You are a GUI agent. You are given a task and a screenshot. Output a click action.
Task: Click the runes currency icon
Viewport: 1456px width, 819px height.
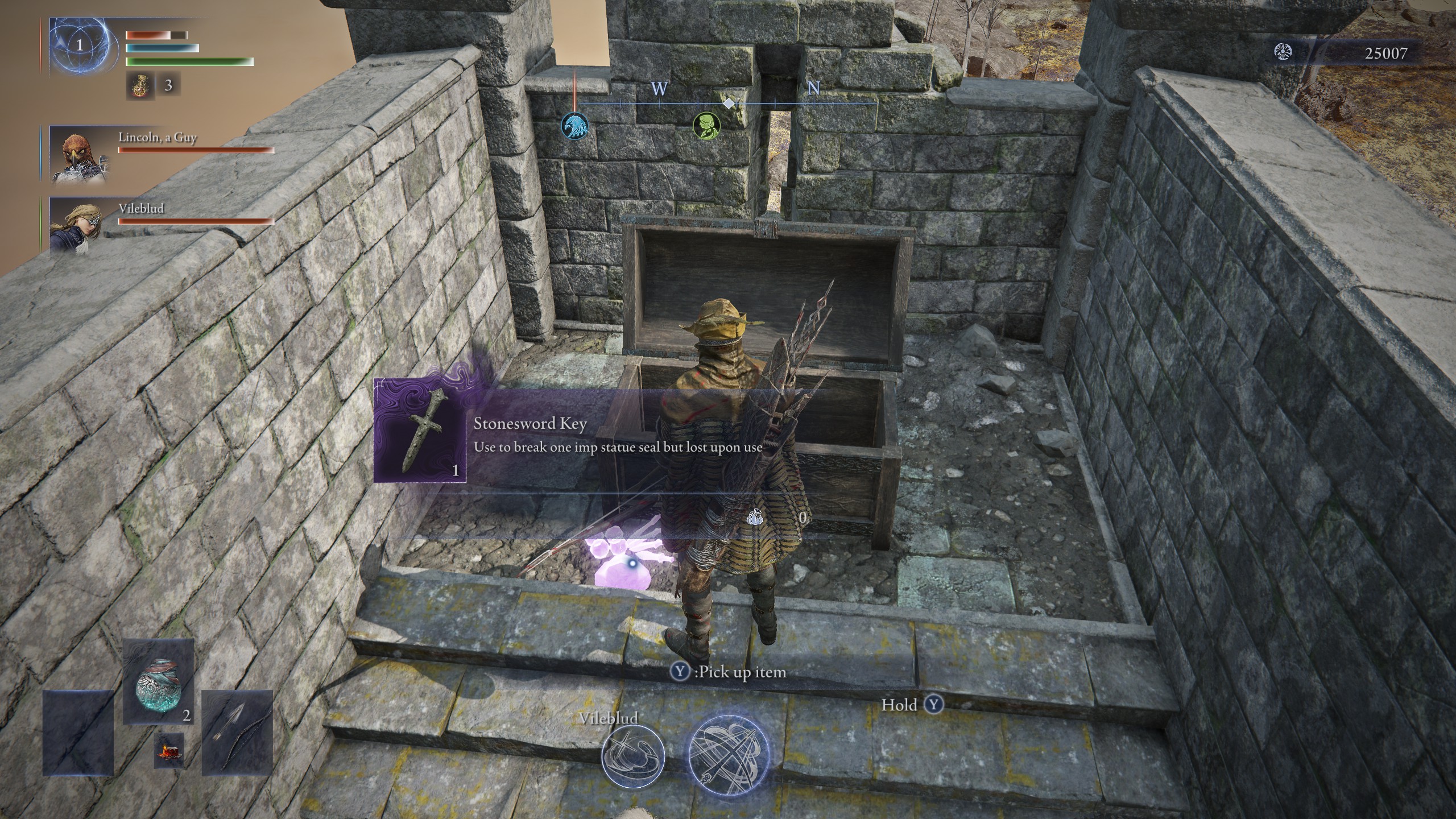pos(1284,53)
